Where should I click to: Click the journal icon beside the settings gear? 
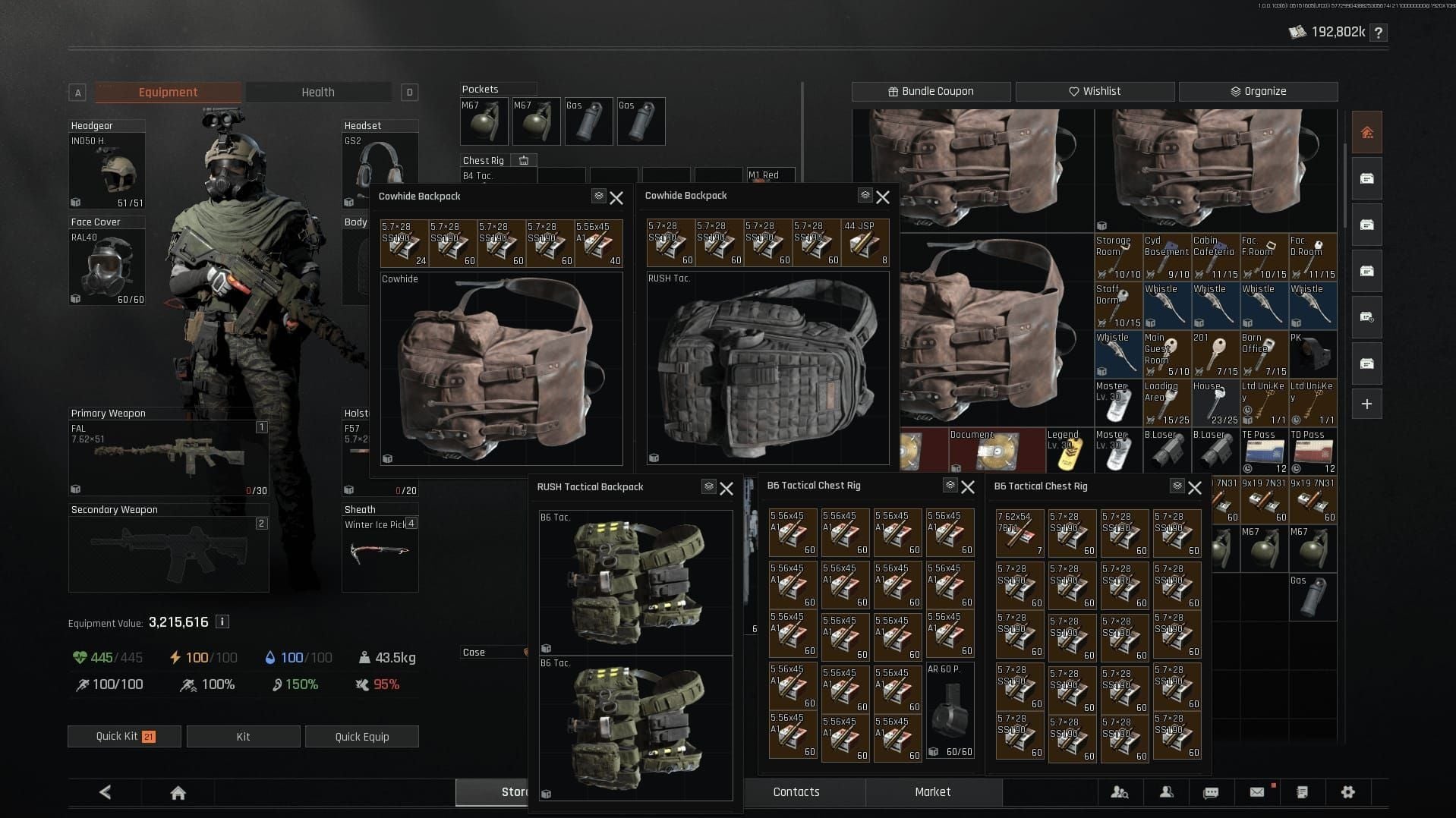tap(1303, 792)
